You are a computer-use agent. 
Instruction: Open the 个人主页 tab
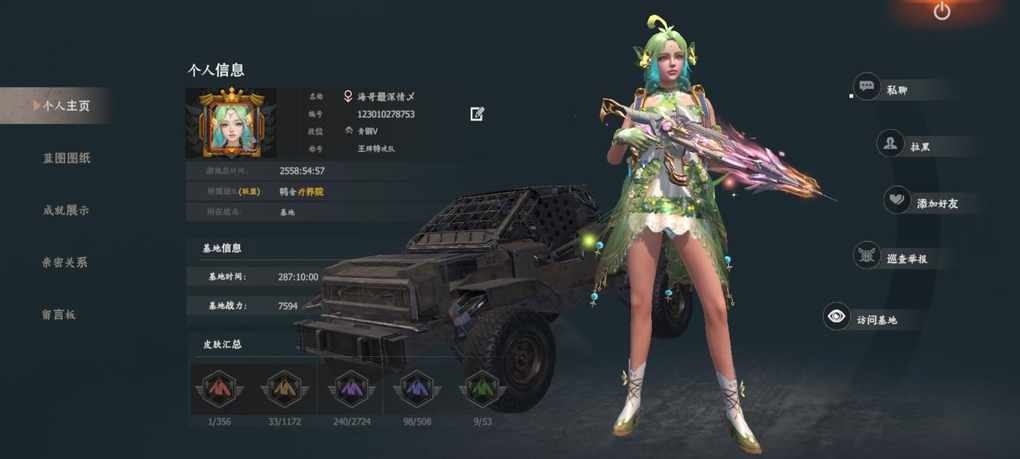point(62,105)
